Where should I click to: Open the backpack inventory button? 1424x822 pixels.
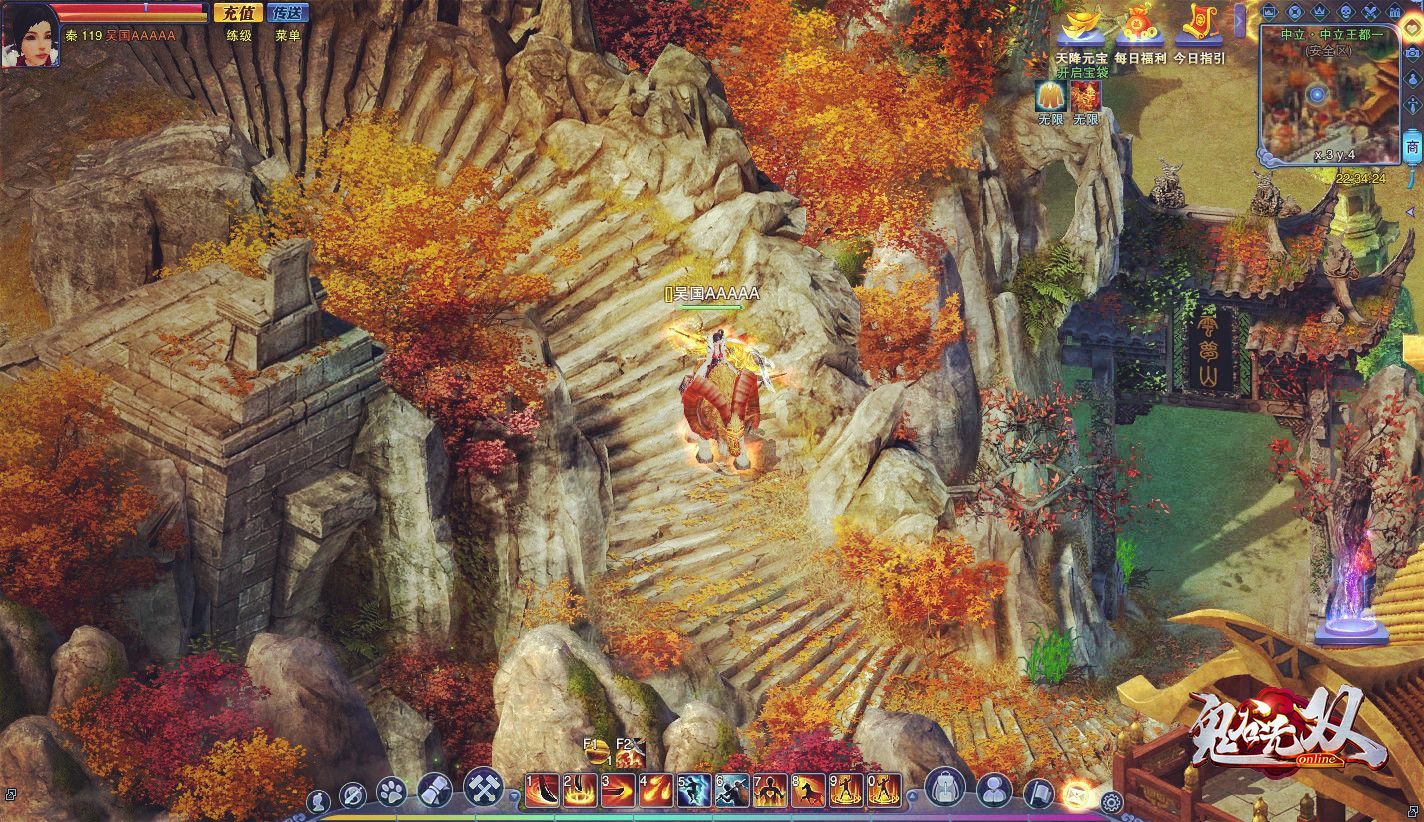click(943, 790)
